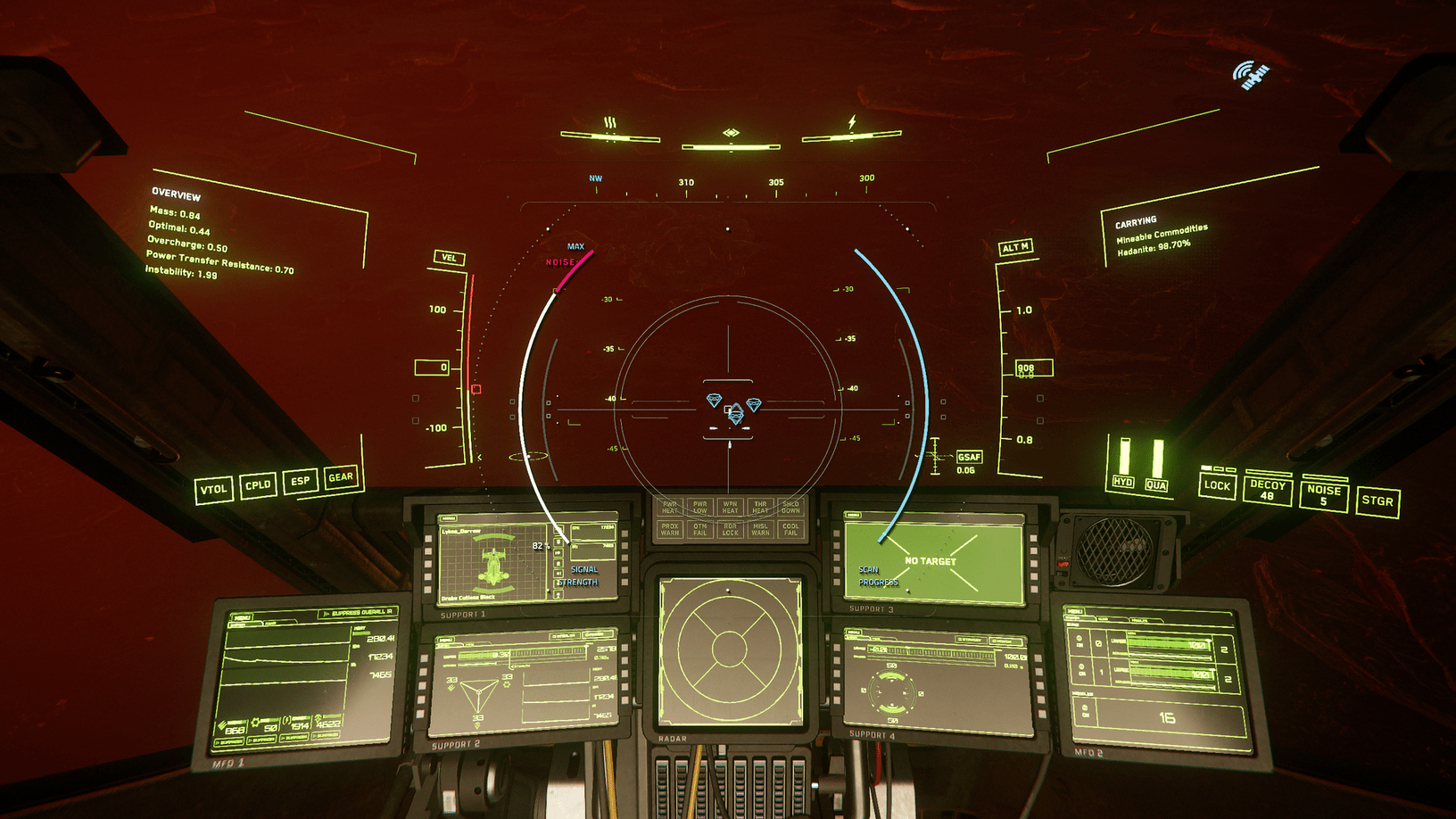The width and height of the screenshot is (1456, 819).
Task: Click the STGR indicator box
Action: pos(1377,501)
